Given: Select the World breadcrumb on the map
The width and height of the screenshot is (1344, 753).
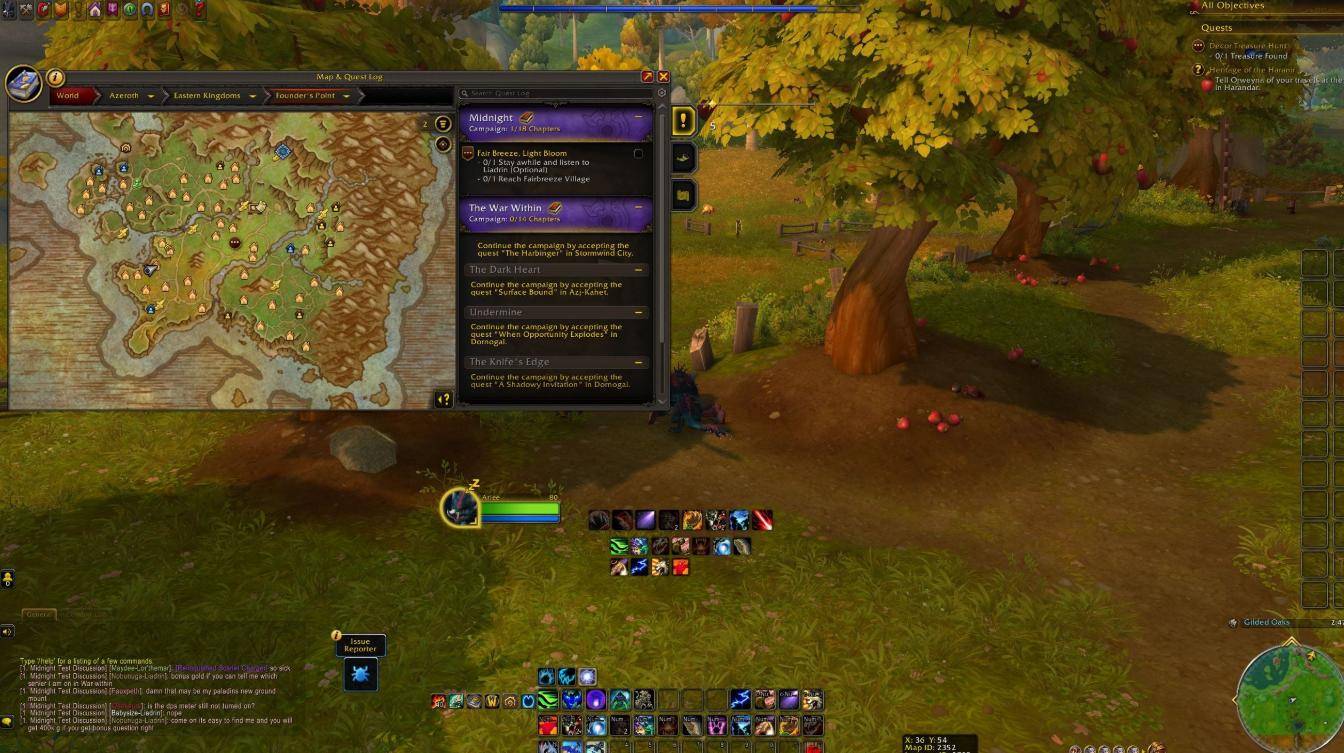Looking at the screenshot, I should tap(68, 96).
